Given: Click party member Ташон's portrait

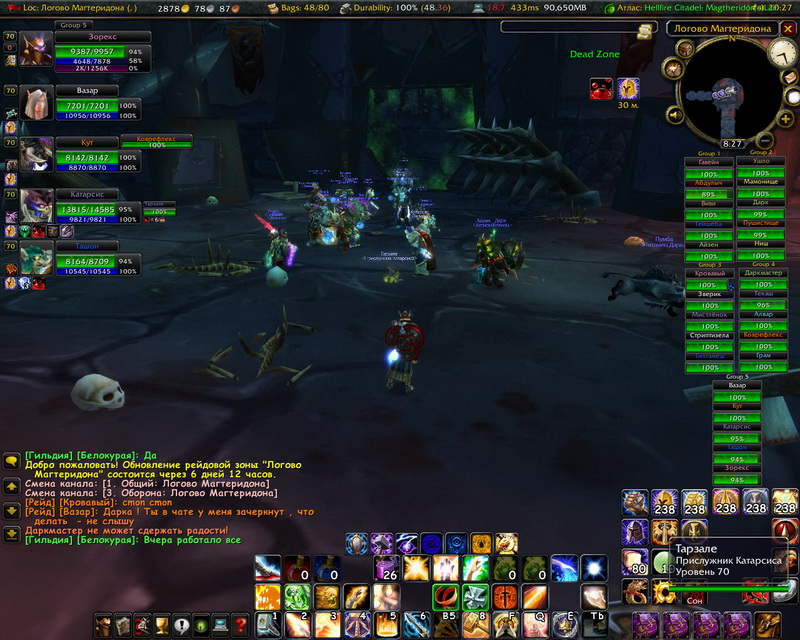Looking at the screenshot, I should pos(37,258).
